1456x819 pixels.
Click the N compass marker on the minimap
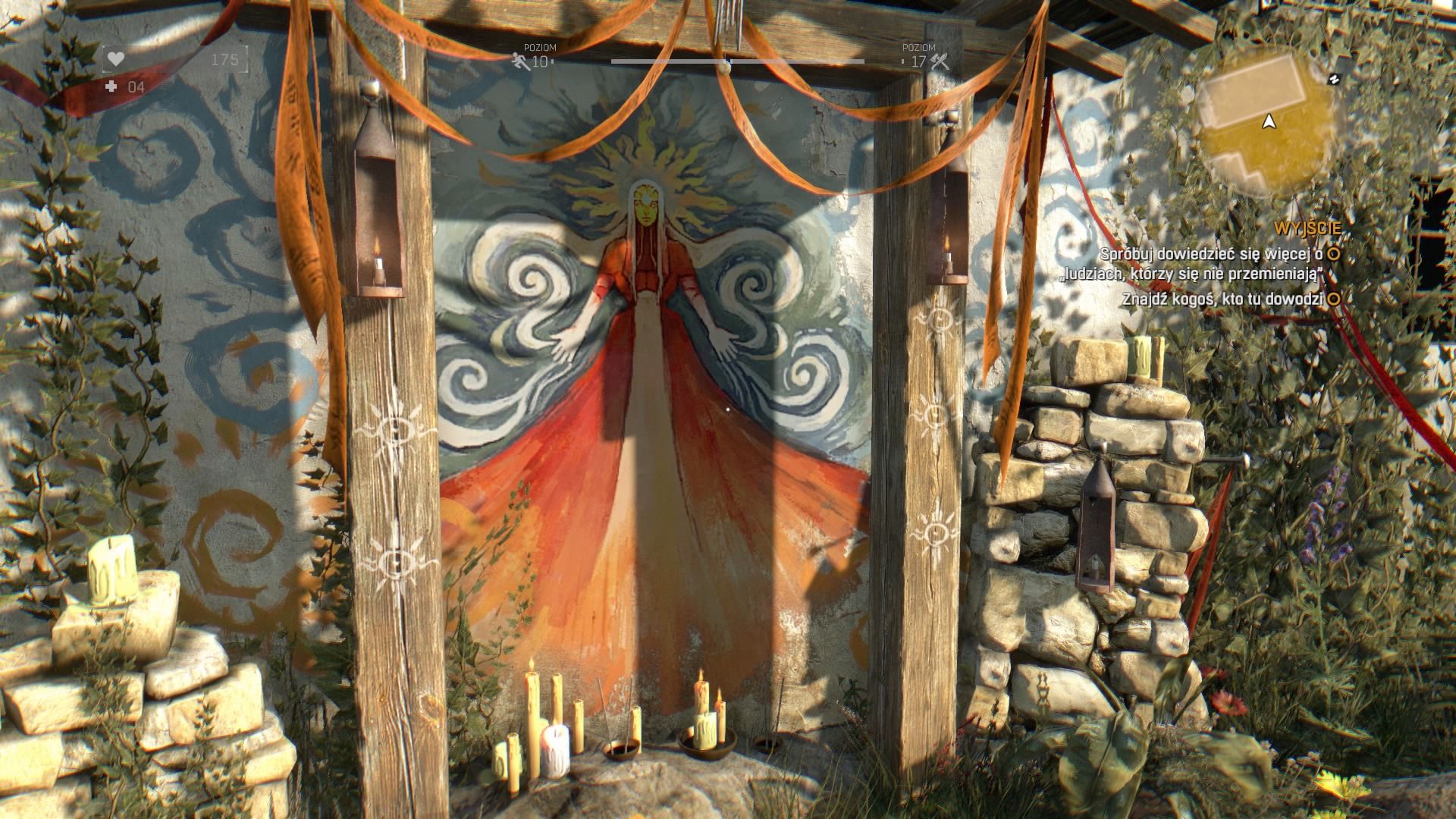(1334, 79)
